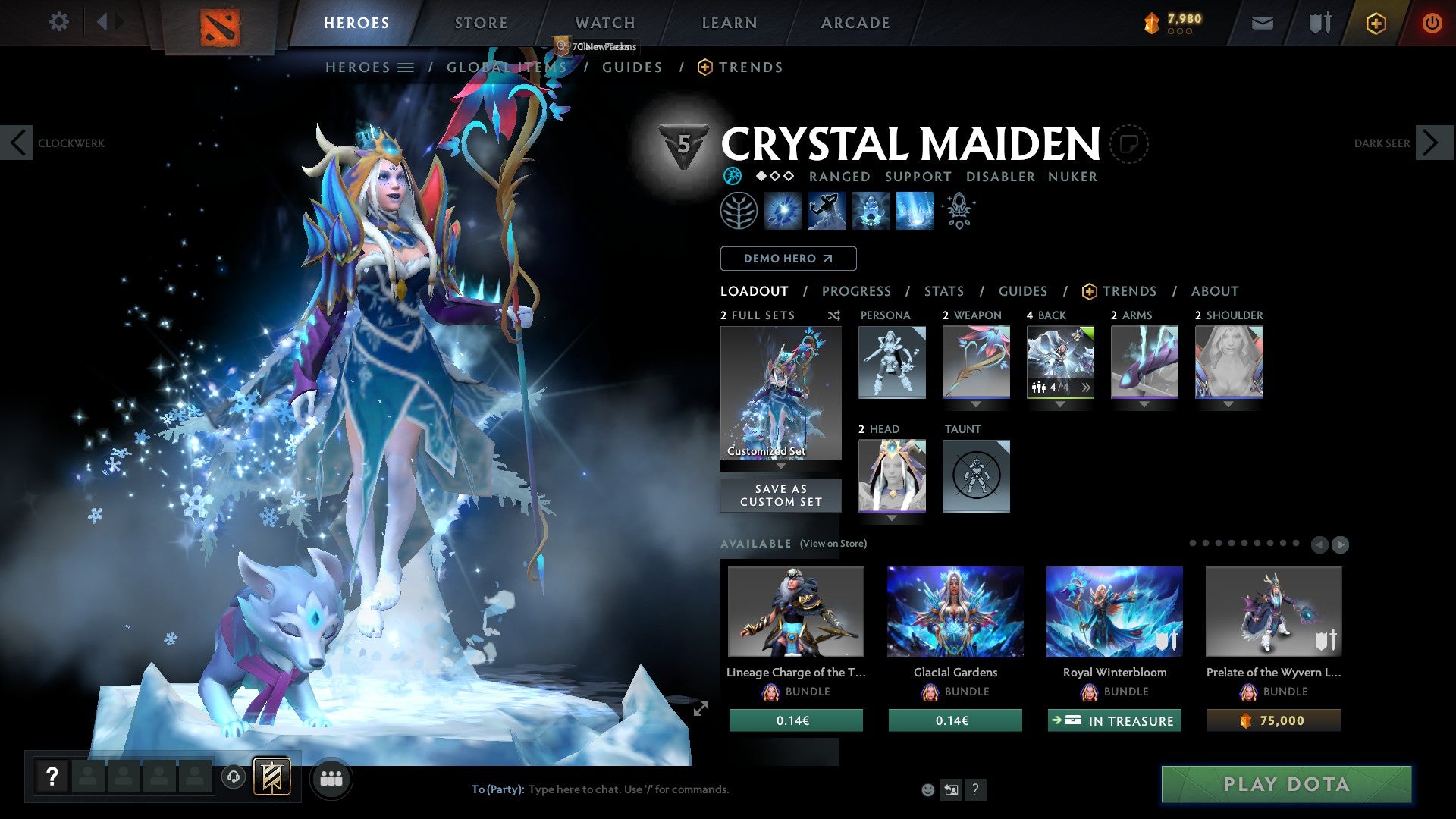Select the Crystal Nova ability icon
This screenshot has width=1456, height=819.
pos(784,211)
